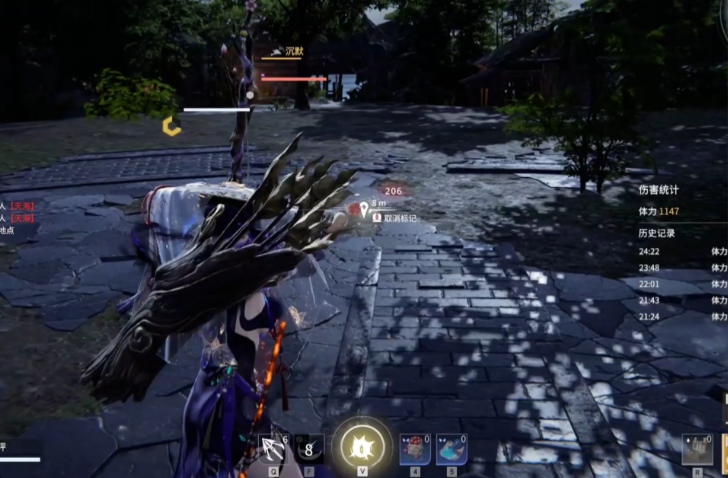This screenshot has width=728, height=478.
Task: Use the crescent hook skill on cooldown
Action: click(310, 448)
